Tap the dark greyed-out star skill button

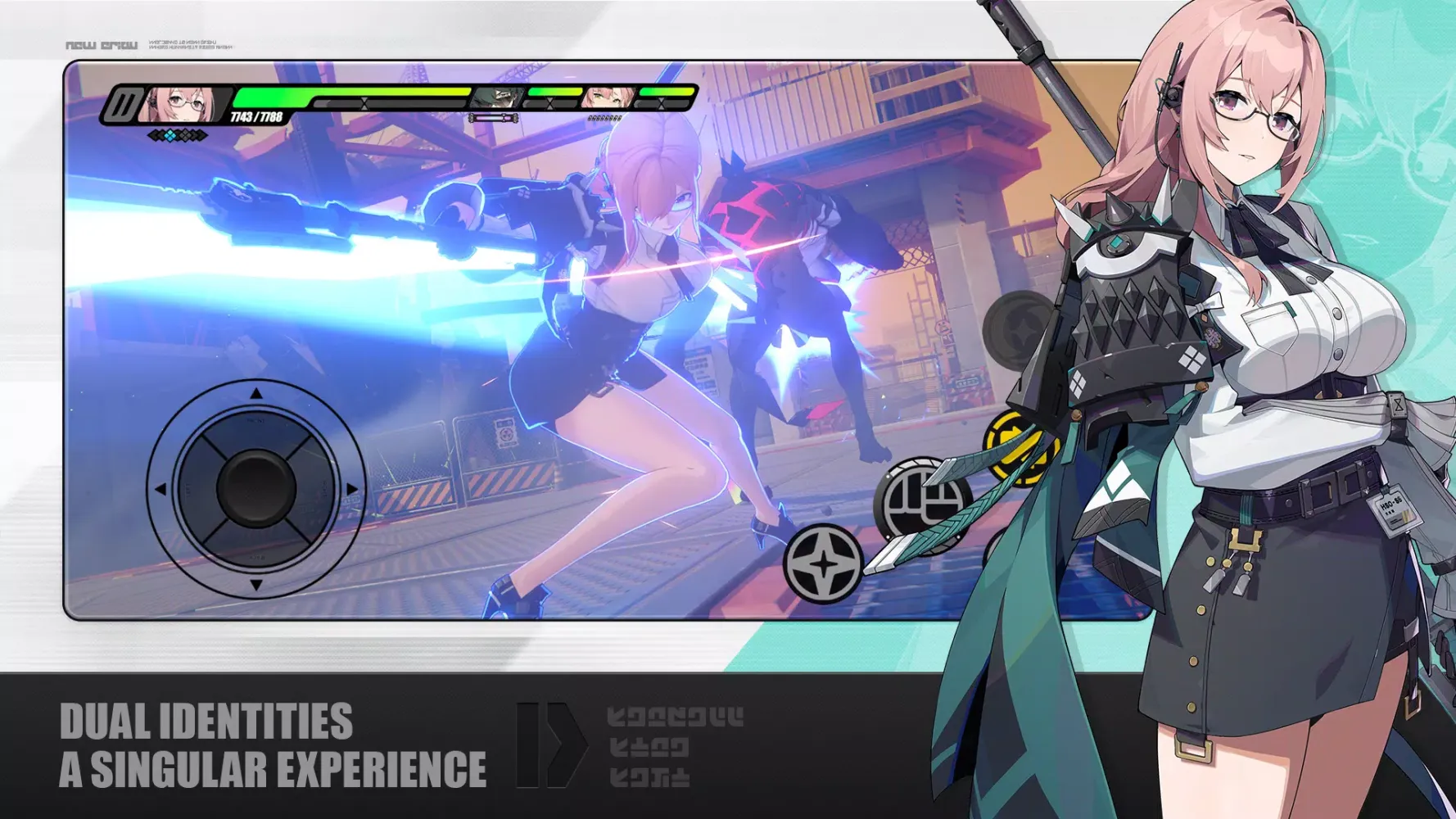1020,330
